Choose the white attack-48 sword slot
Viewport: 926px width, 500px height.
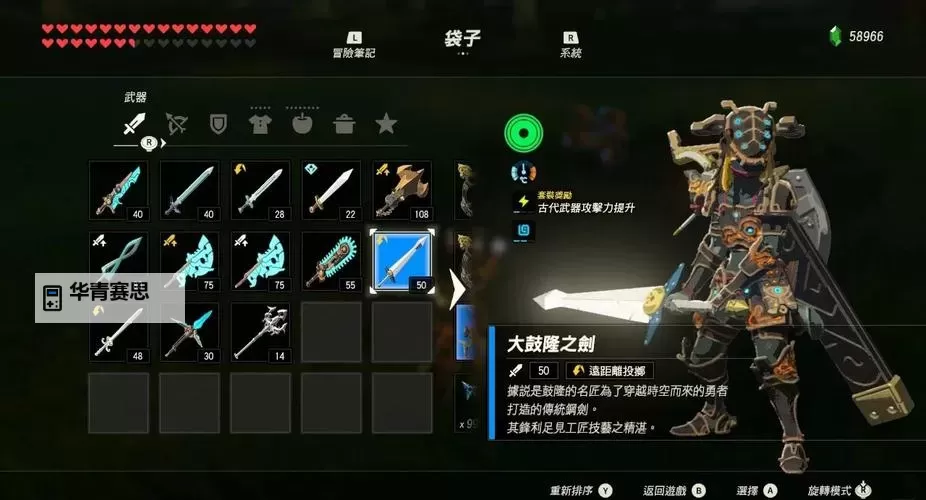(119, 332)
